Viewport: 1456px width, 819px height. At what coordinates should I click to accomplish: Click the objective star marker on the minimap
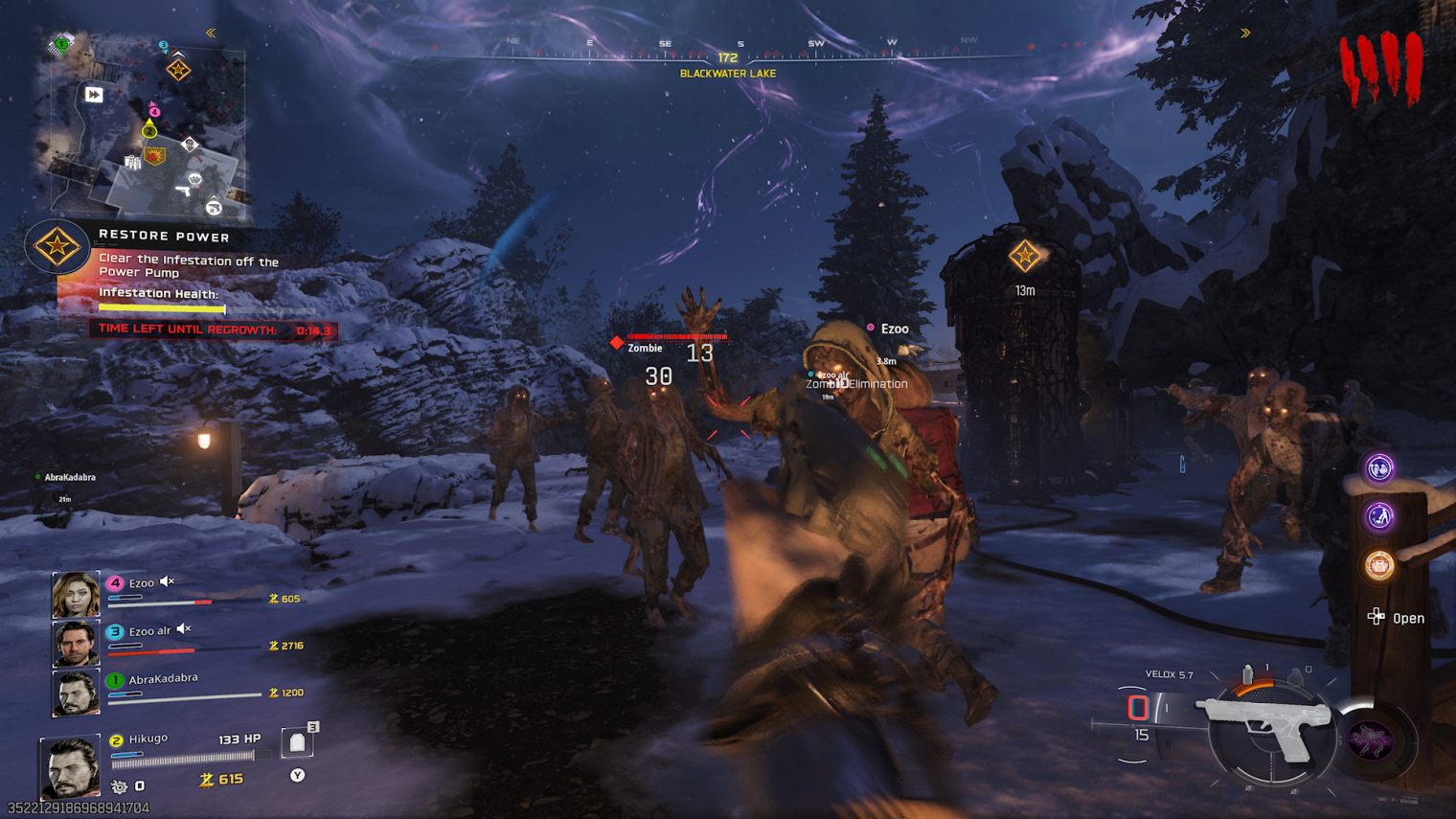tap(178, 69)
